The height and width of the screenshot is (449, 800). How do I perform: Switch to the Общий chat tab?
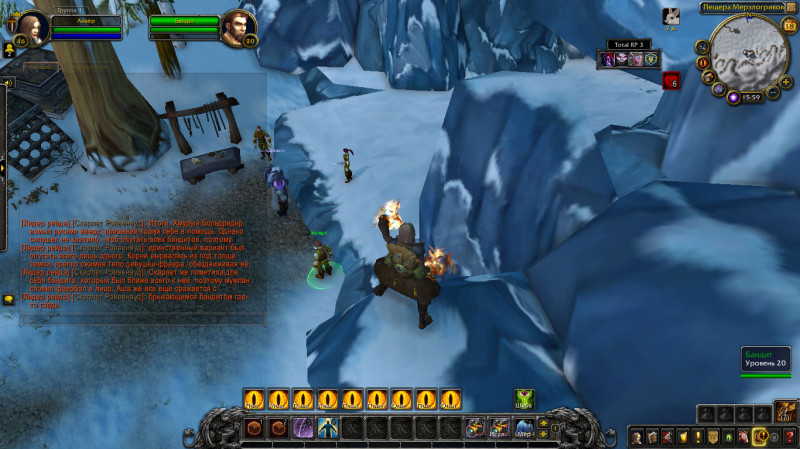click(40, 66)
